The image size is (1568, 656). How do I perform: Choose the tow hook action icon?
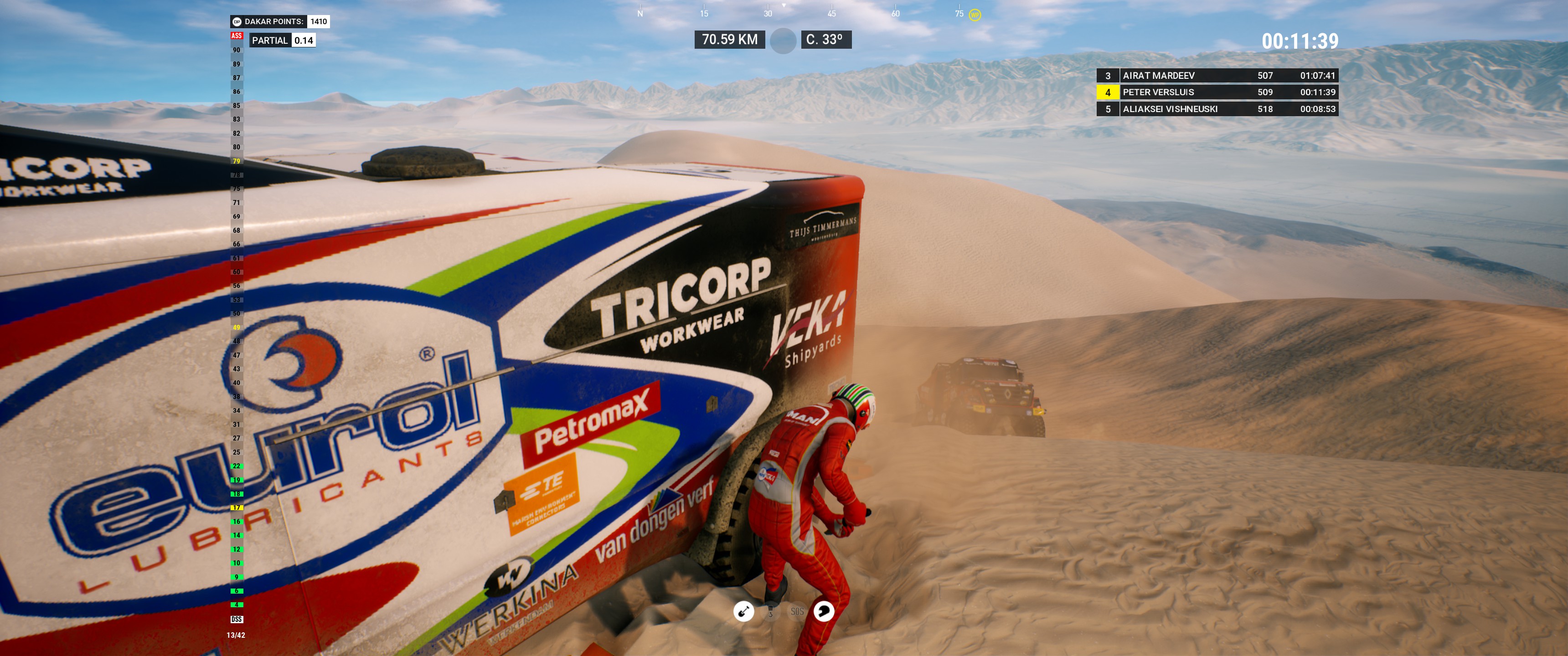771,611
